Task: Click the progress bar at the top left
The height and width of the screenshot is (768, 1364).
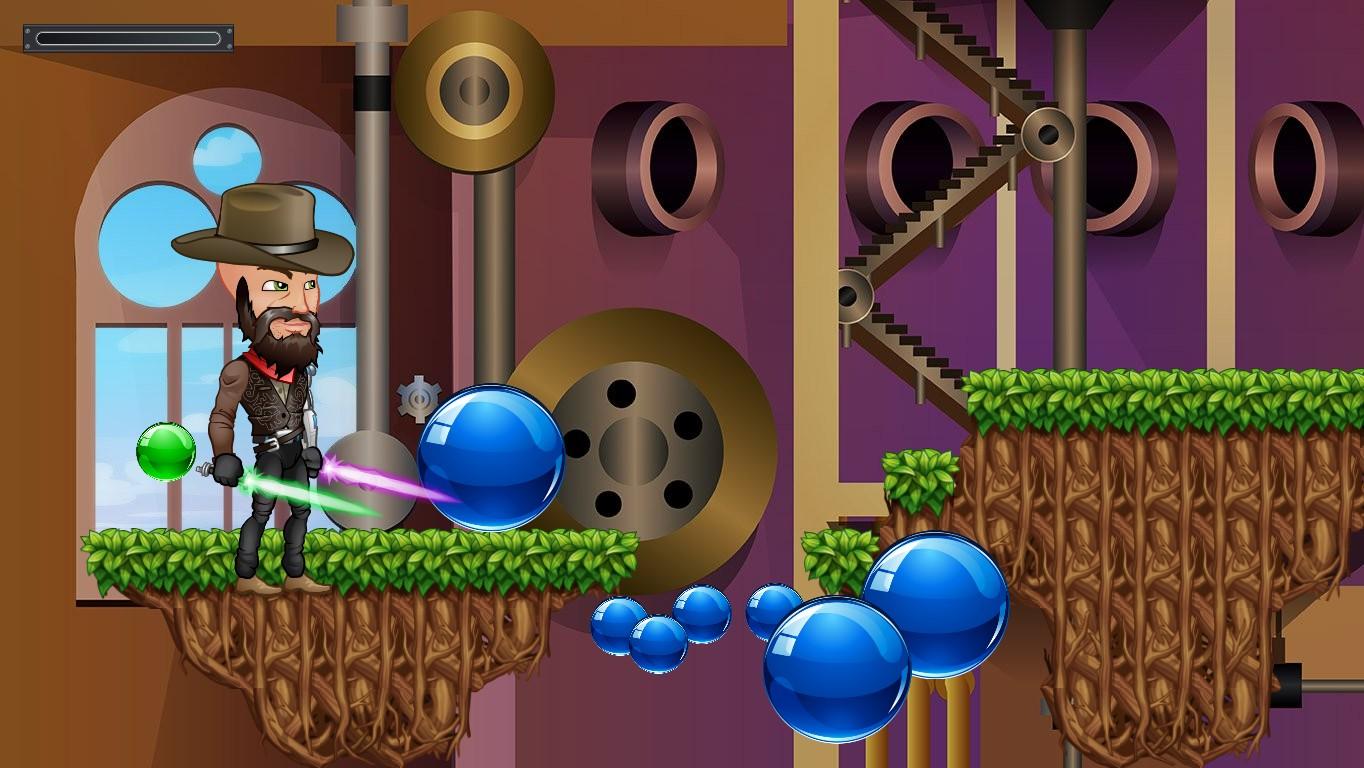Action: [x=127, y=38]
